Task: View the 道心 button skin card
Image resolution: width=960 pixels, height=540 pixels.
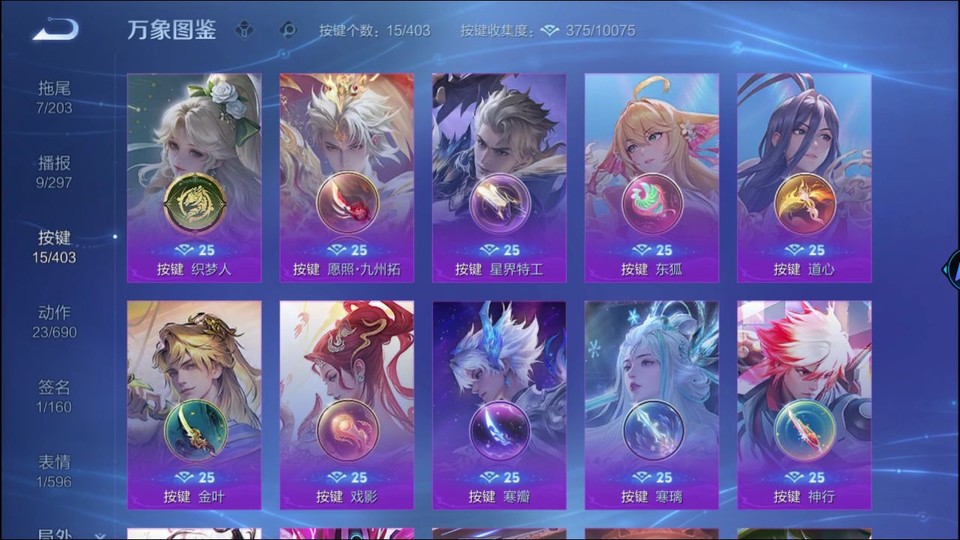Action: click(804, 178)
